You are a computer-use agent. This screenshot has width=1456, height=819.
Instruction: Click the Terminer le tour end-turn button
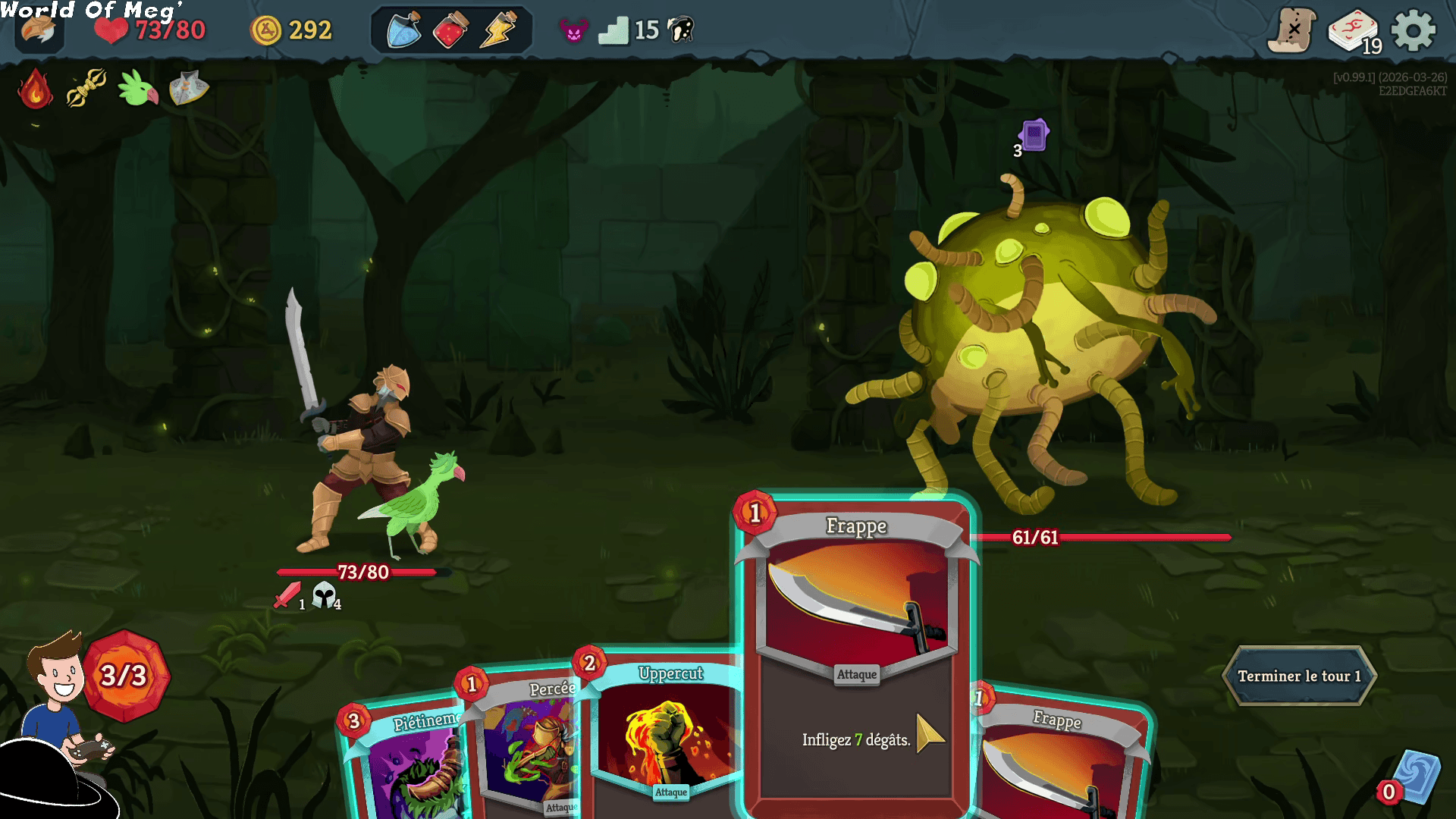1299,676
